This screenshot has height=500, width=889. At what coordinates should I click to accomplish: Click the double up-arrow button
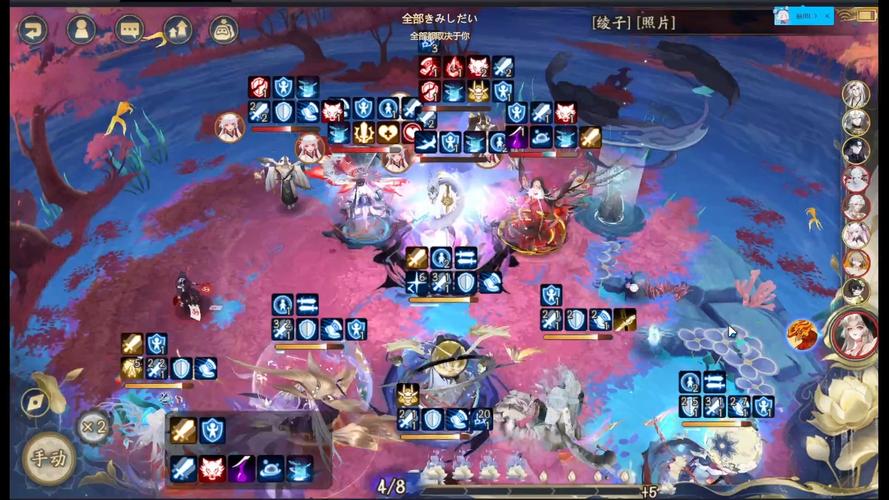pos(178,30)
